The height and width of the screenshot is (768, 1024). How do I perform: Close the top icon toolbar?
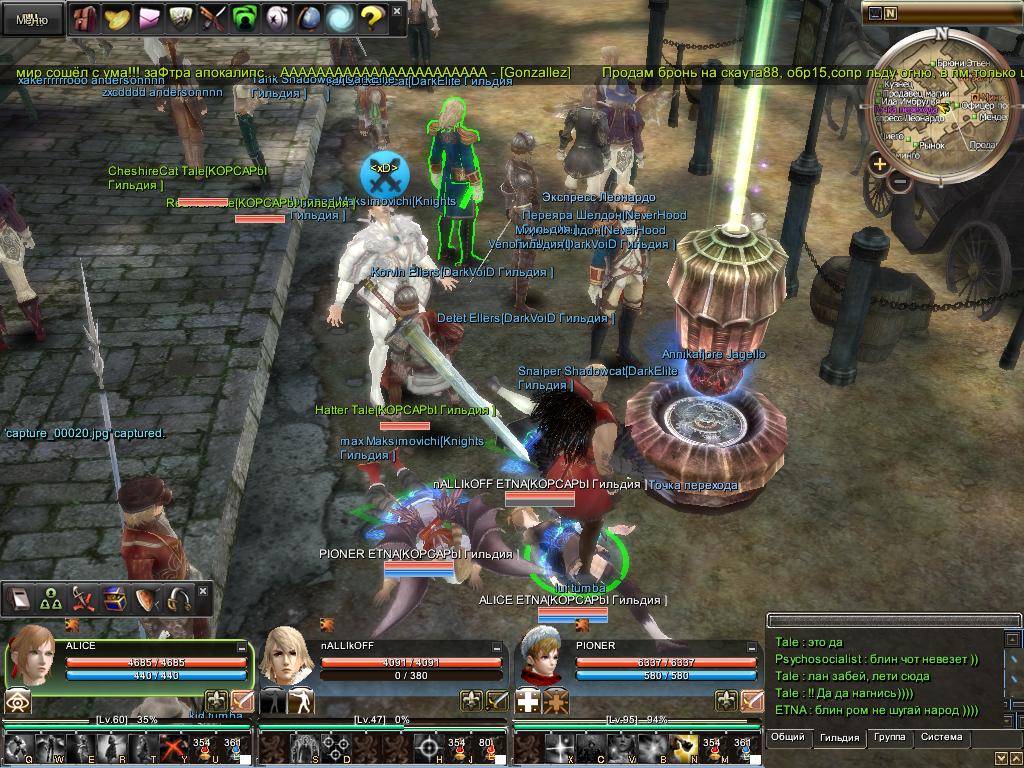click(x=396, y=12)
